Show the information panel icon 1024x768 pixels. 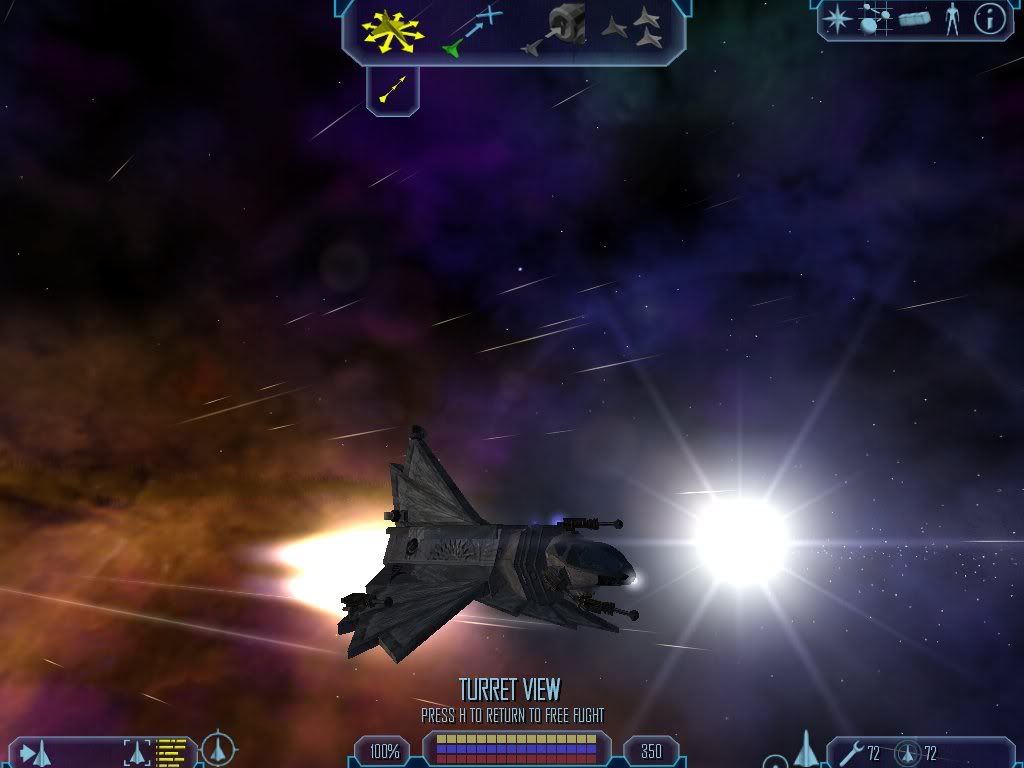[989, 19]
